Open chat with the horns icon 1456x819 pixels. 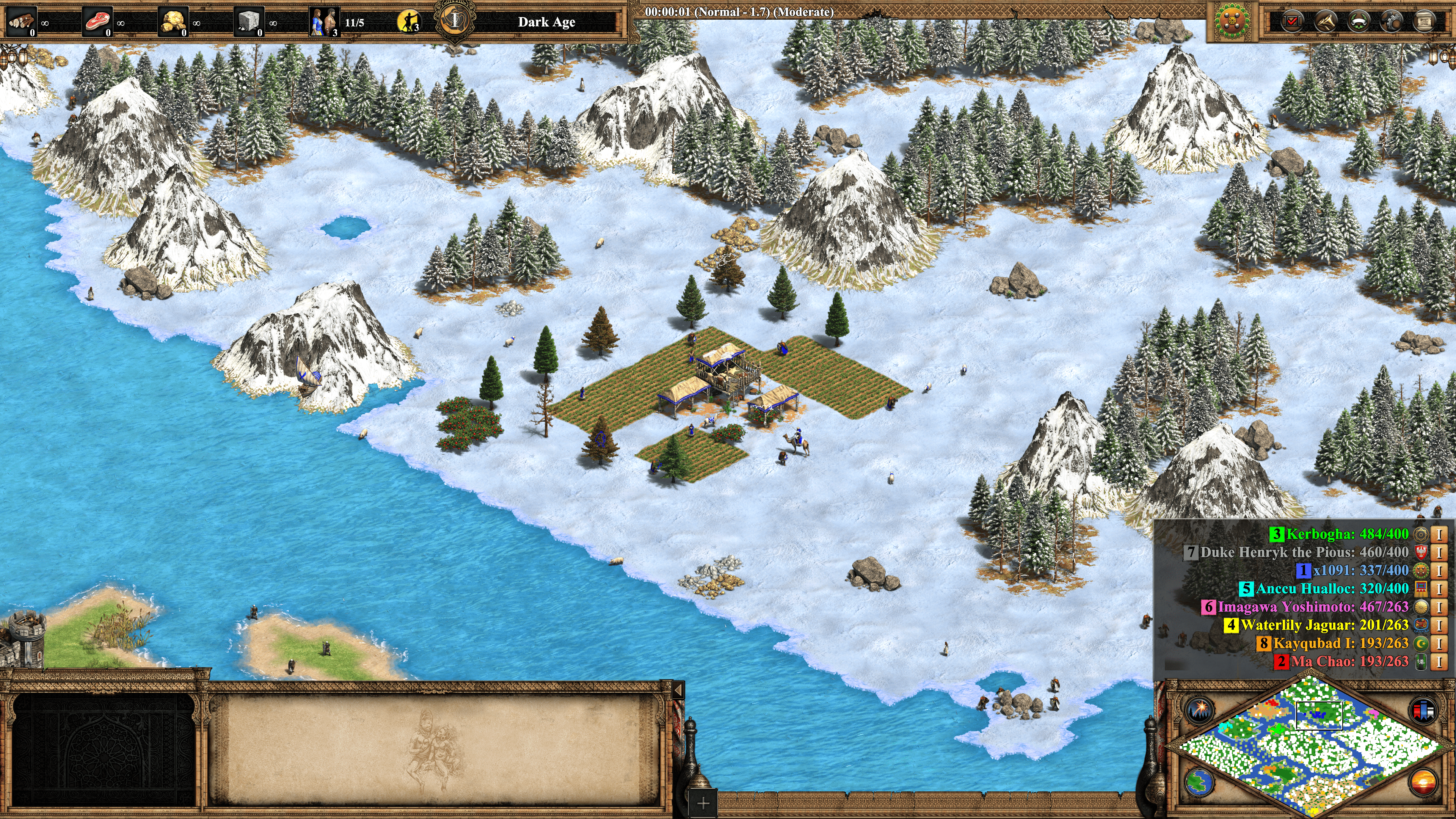point(1326,22)
